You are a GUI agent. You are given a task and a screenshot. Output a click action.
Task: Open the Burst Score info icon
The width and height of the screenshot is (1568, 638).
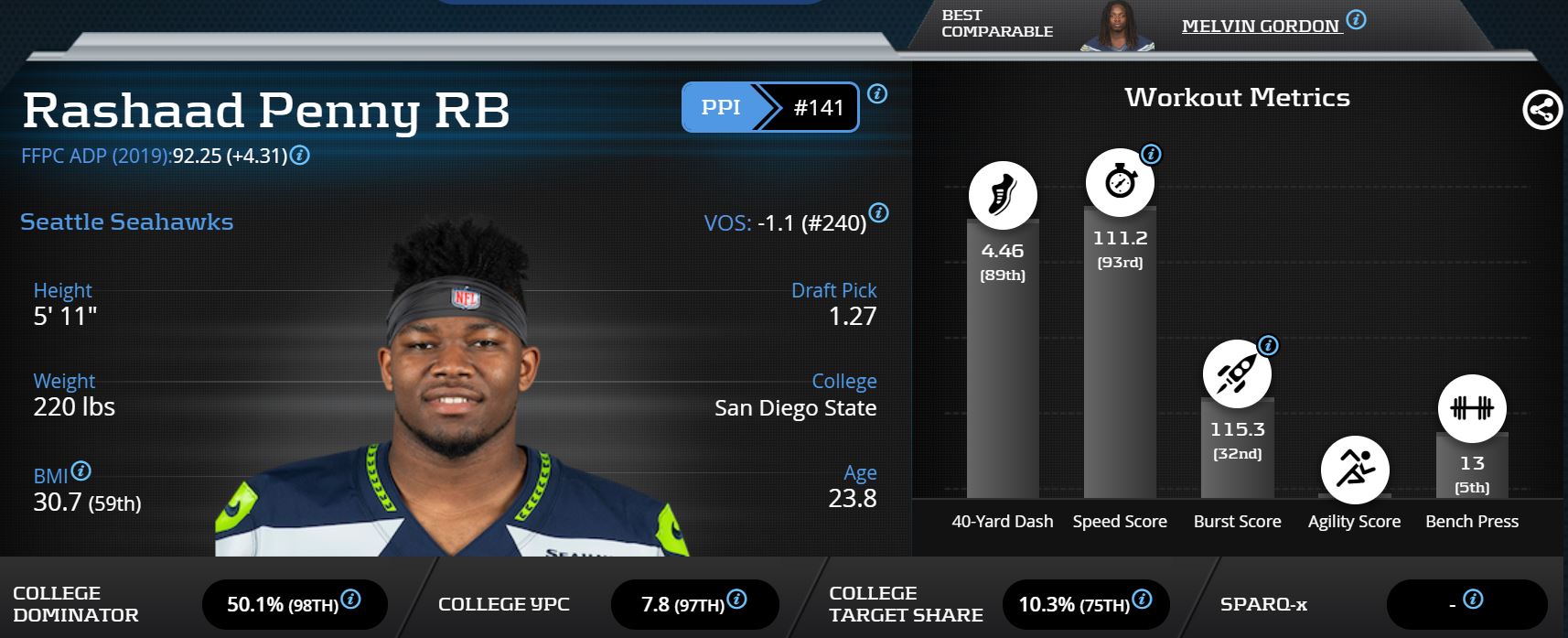(1268, 345)
